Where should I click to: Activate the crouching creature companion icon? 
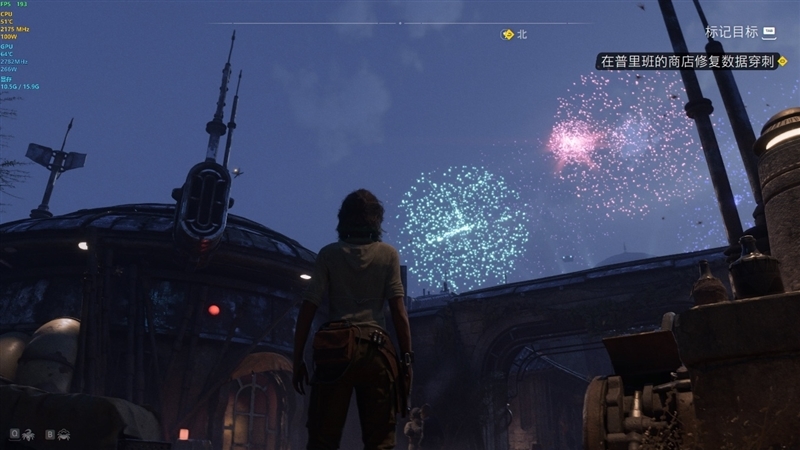63,434
